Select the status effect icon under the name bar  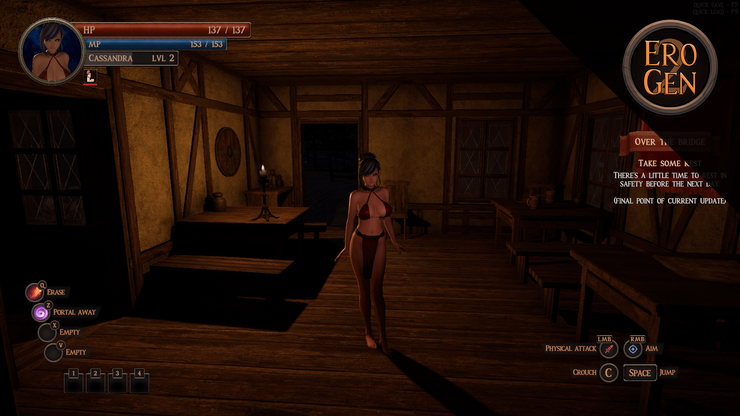(92, 75)
